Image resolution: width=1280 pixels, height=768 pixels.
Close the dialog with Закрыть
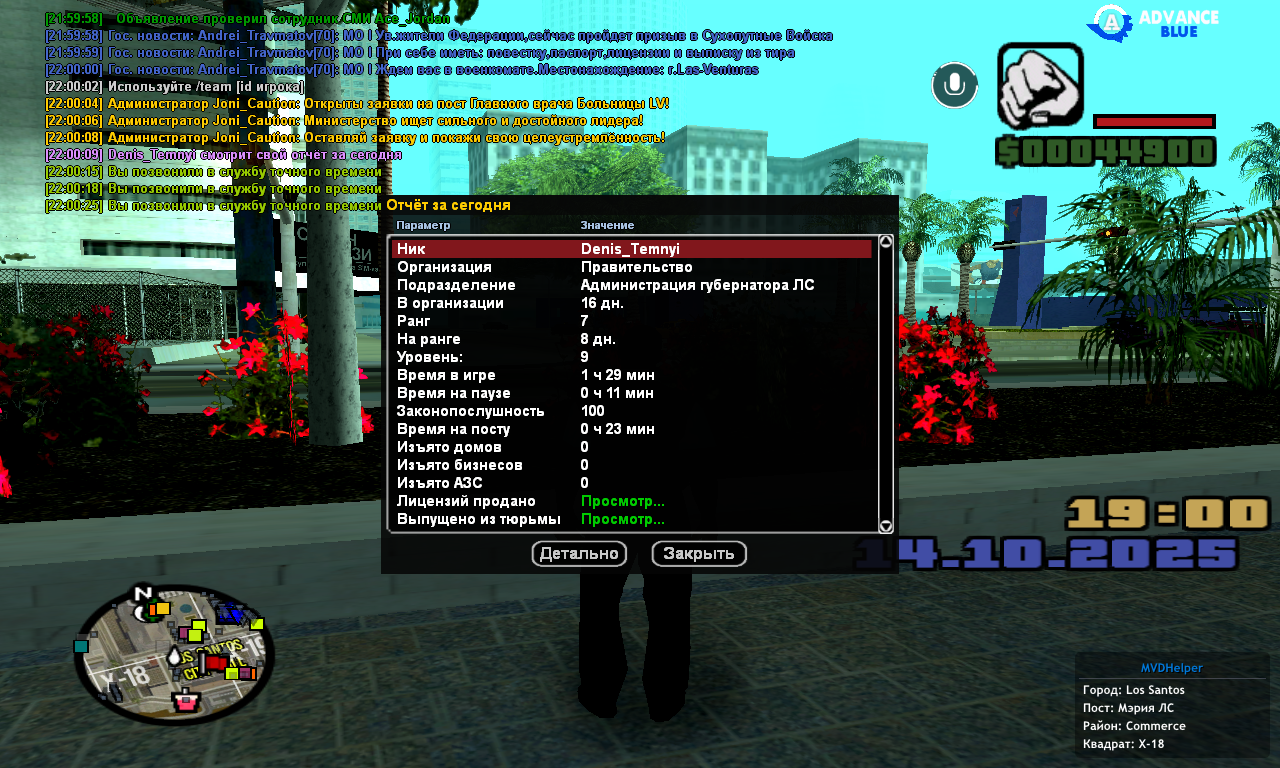(x=699, y=554)
